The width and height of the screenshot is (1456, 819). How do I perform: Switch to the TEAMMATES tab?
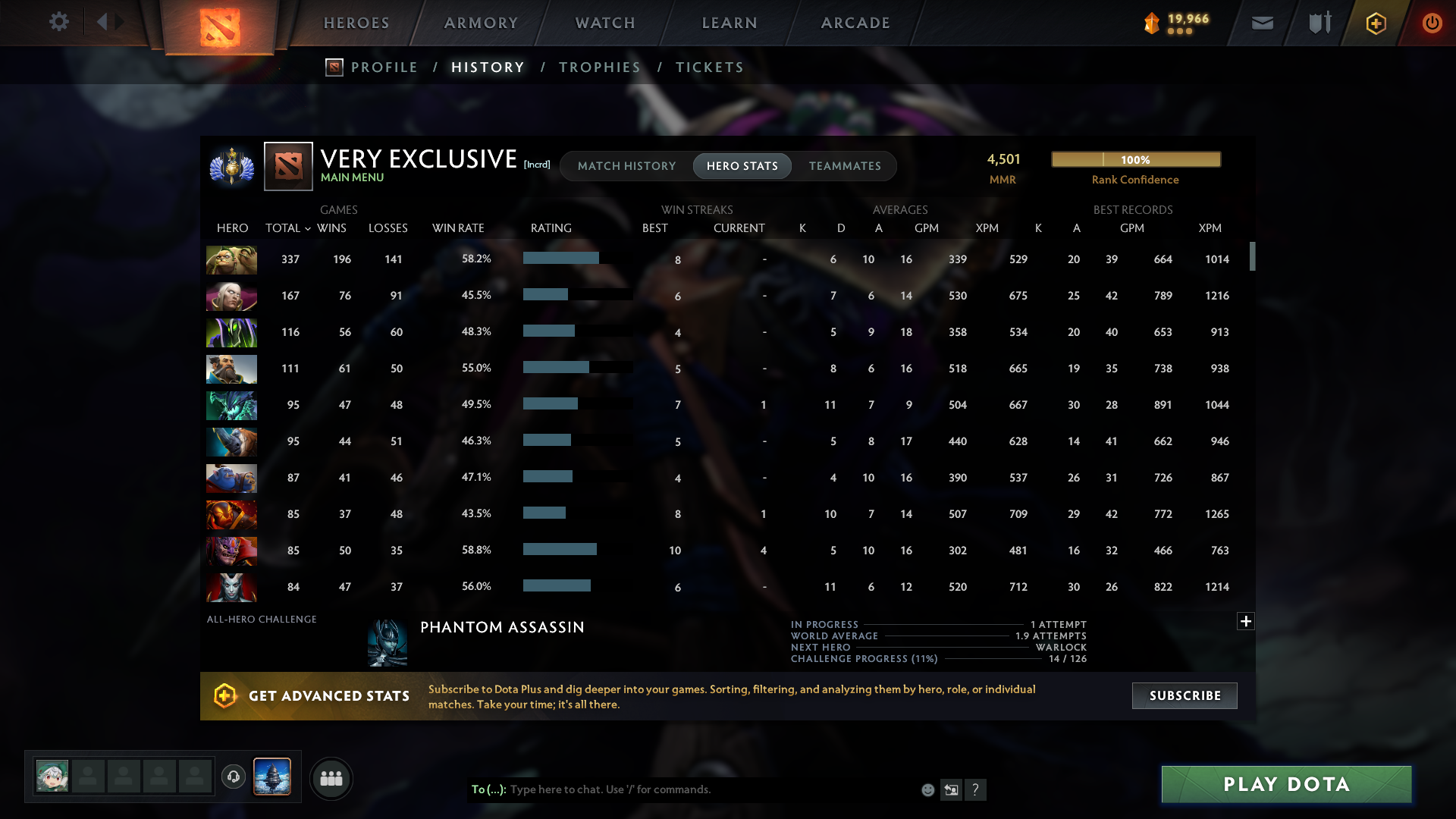[845, 165]
